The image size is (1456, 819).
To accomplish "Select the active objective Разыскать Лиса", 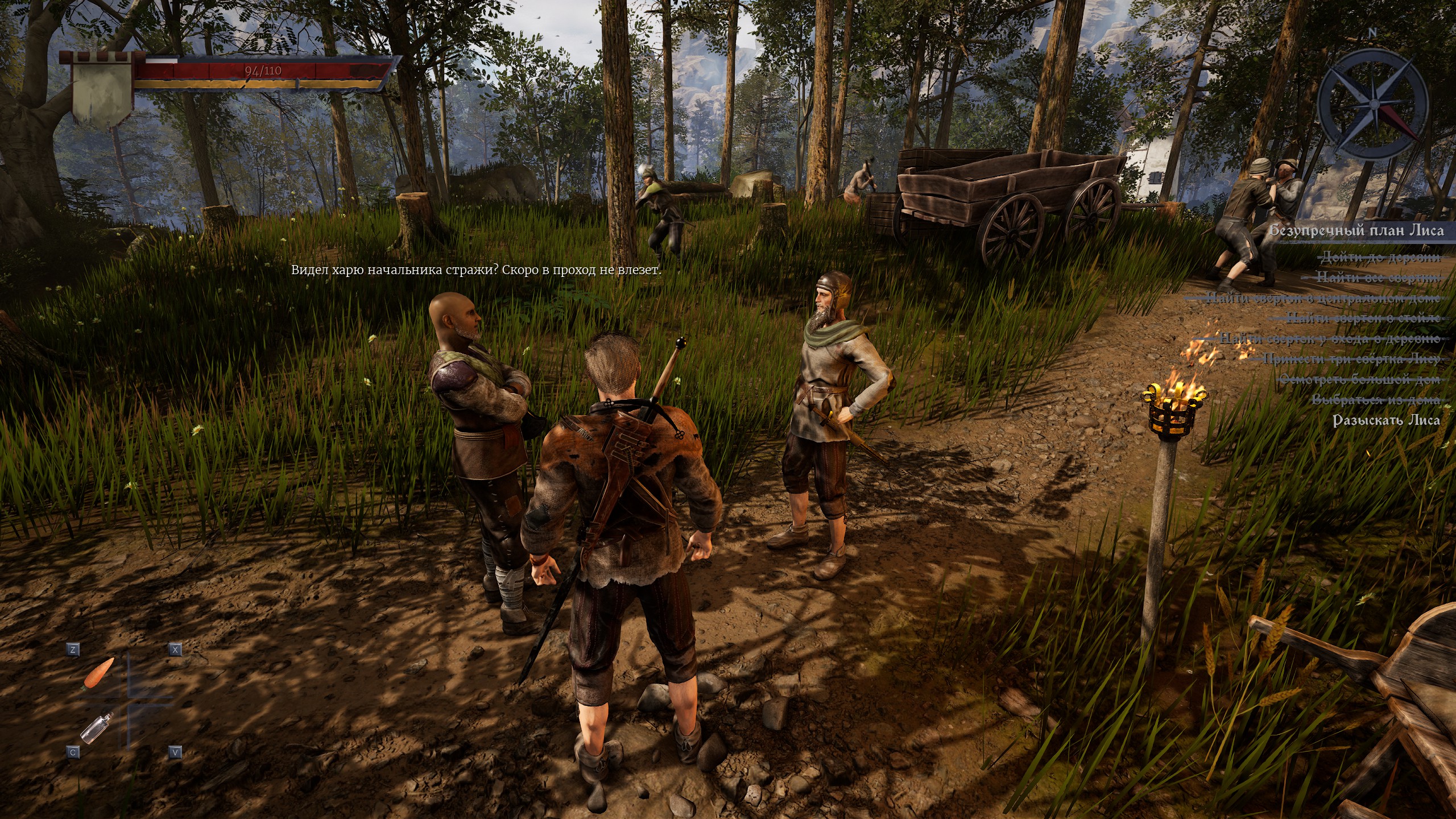I will click(x=1387, y=420).
